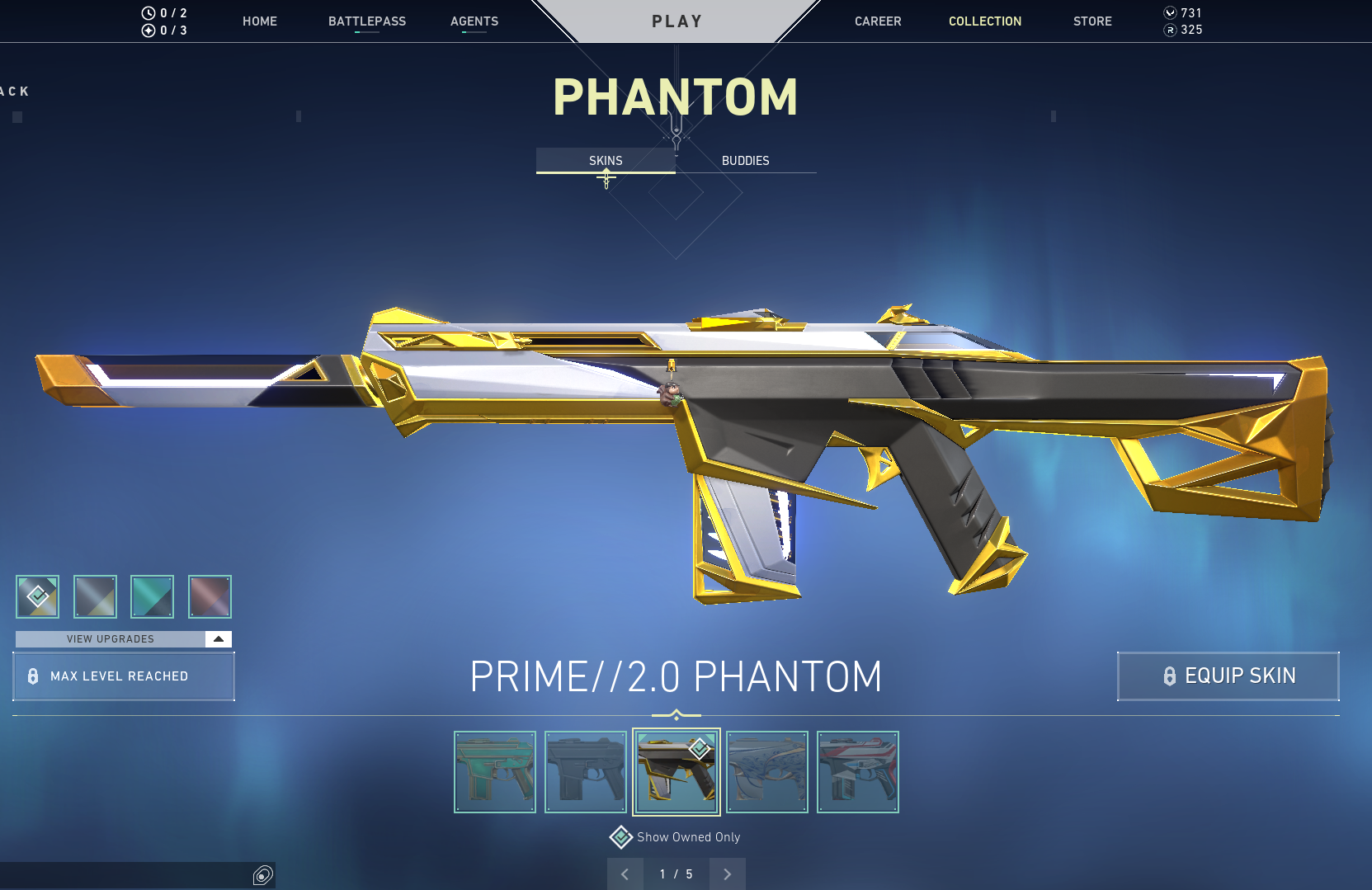The image size is (1372, 890).
Task: Select the teal Phantom skin thumbnail
Action: click(x=494, y=771)
